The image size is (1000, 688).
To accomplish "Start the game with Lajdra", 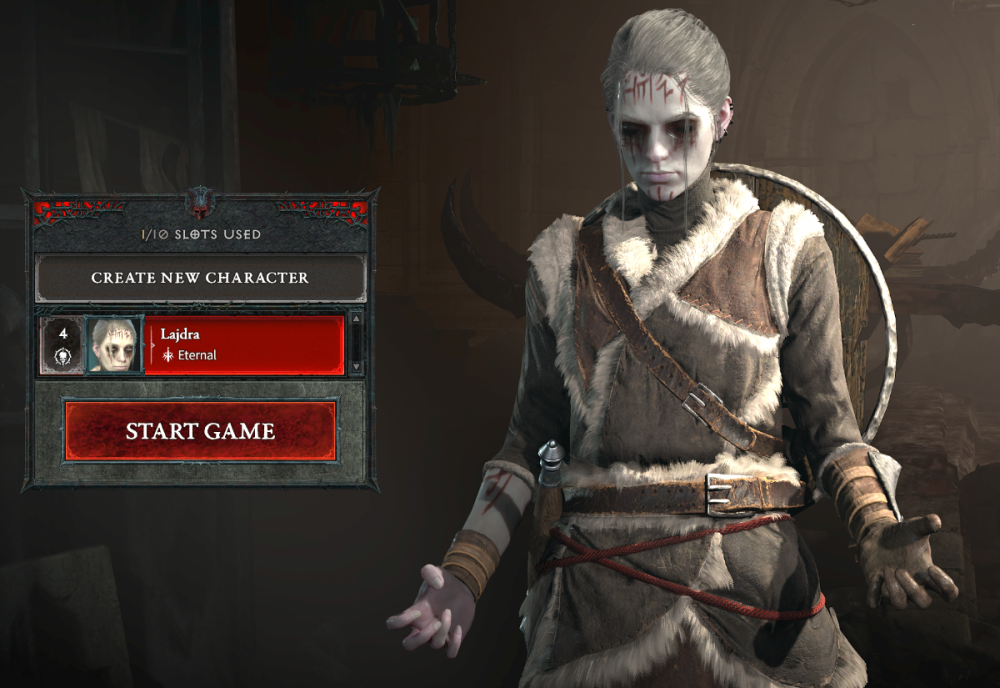I will coord(200,432).
